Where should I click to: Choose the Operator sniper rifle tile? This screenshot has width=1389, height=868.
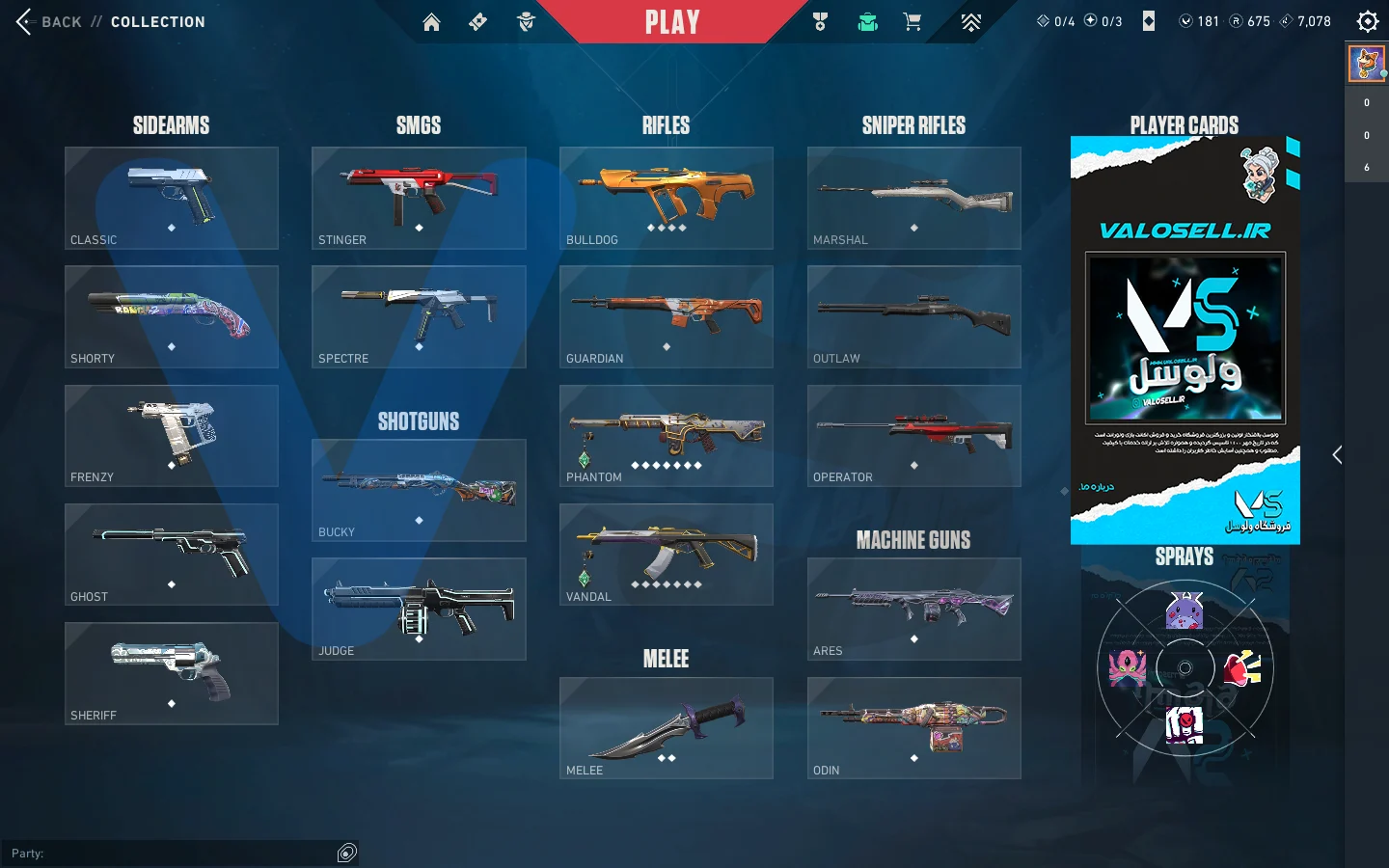(914, 436)
